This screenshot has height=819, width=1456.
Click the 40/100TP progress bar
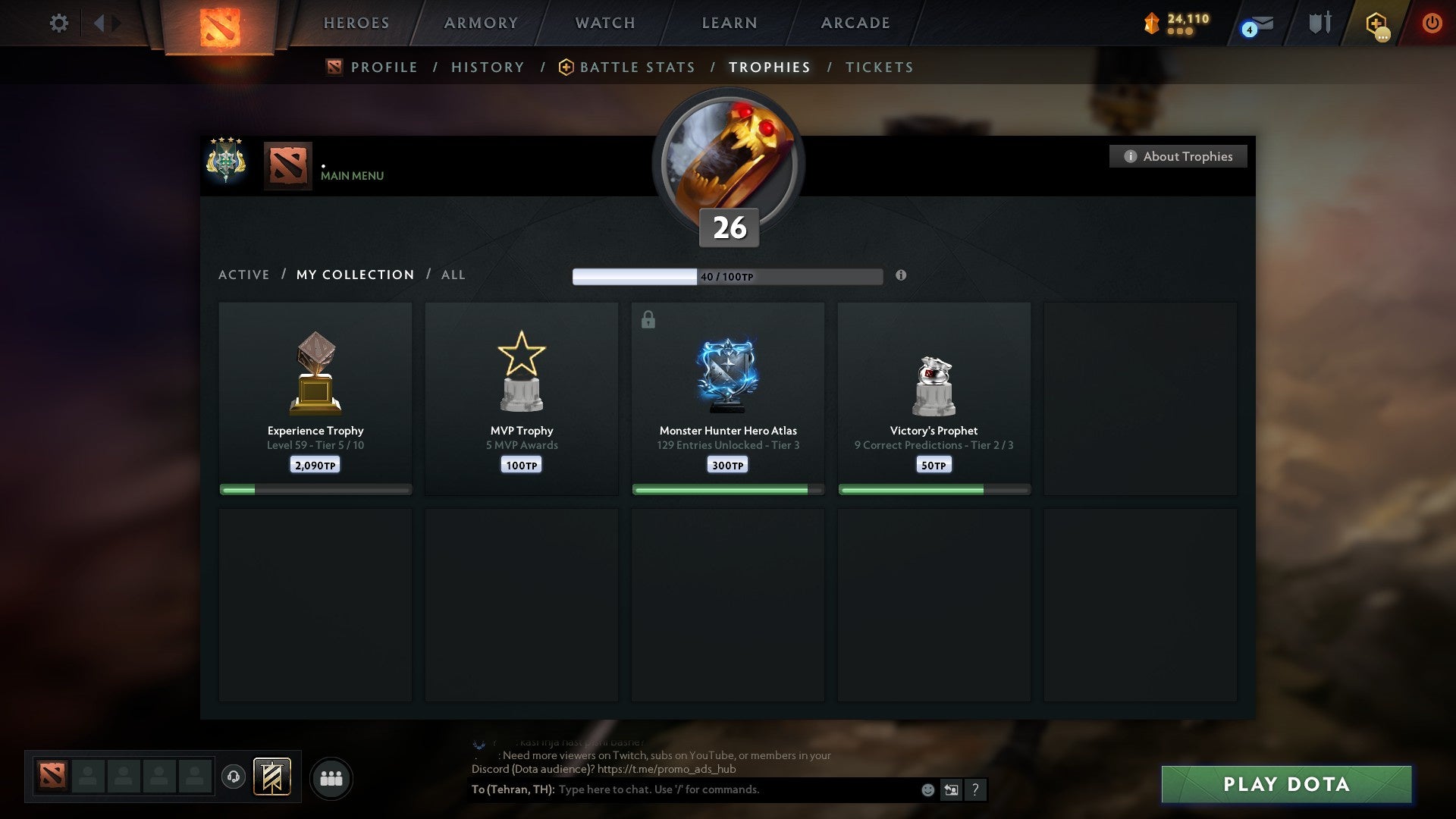pos(728,275)
